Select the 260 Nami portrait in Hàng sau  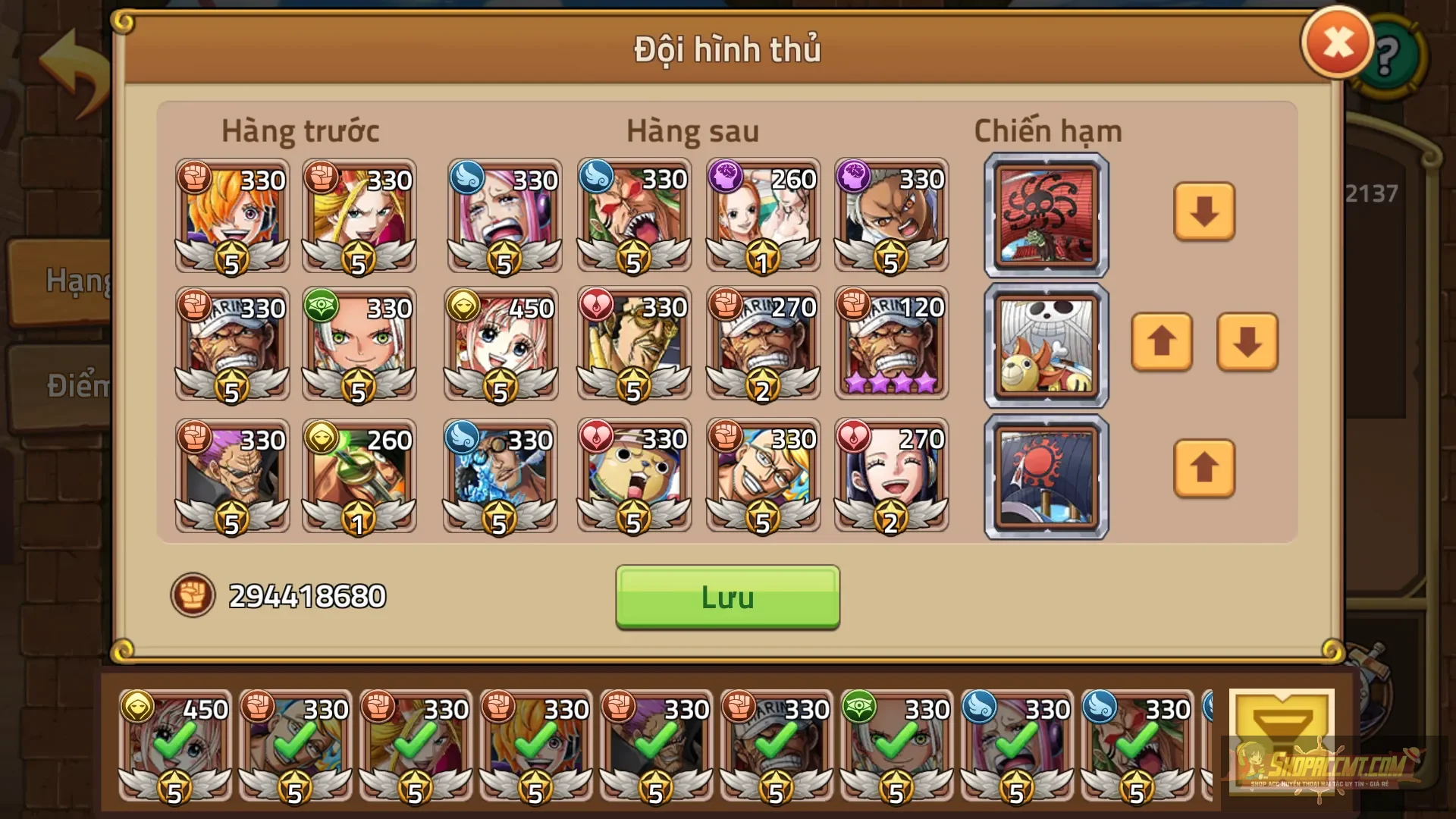point(763,215)
